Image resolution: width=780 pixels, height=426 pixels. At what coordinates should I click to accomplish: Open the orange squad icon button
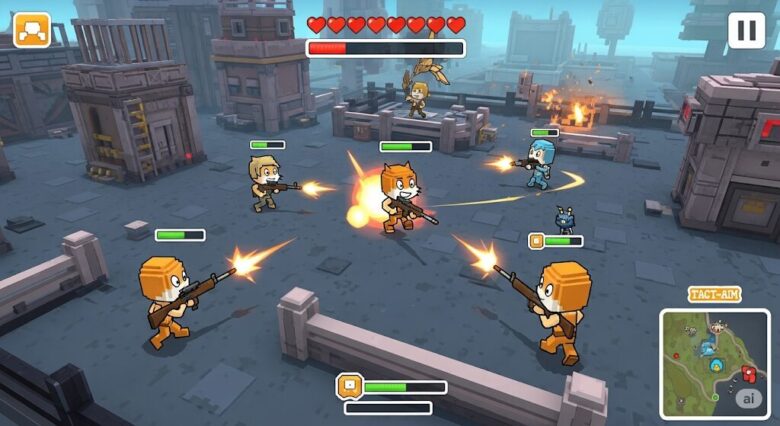(x=31, y=30)
